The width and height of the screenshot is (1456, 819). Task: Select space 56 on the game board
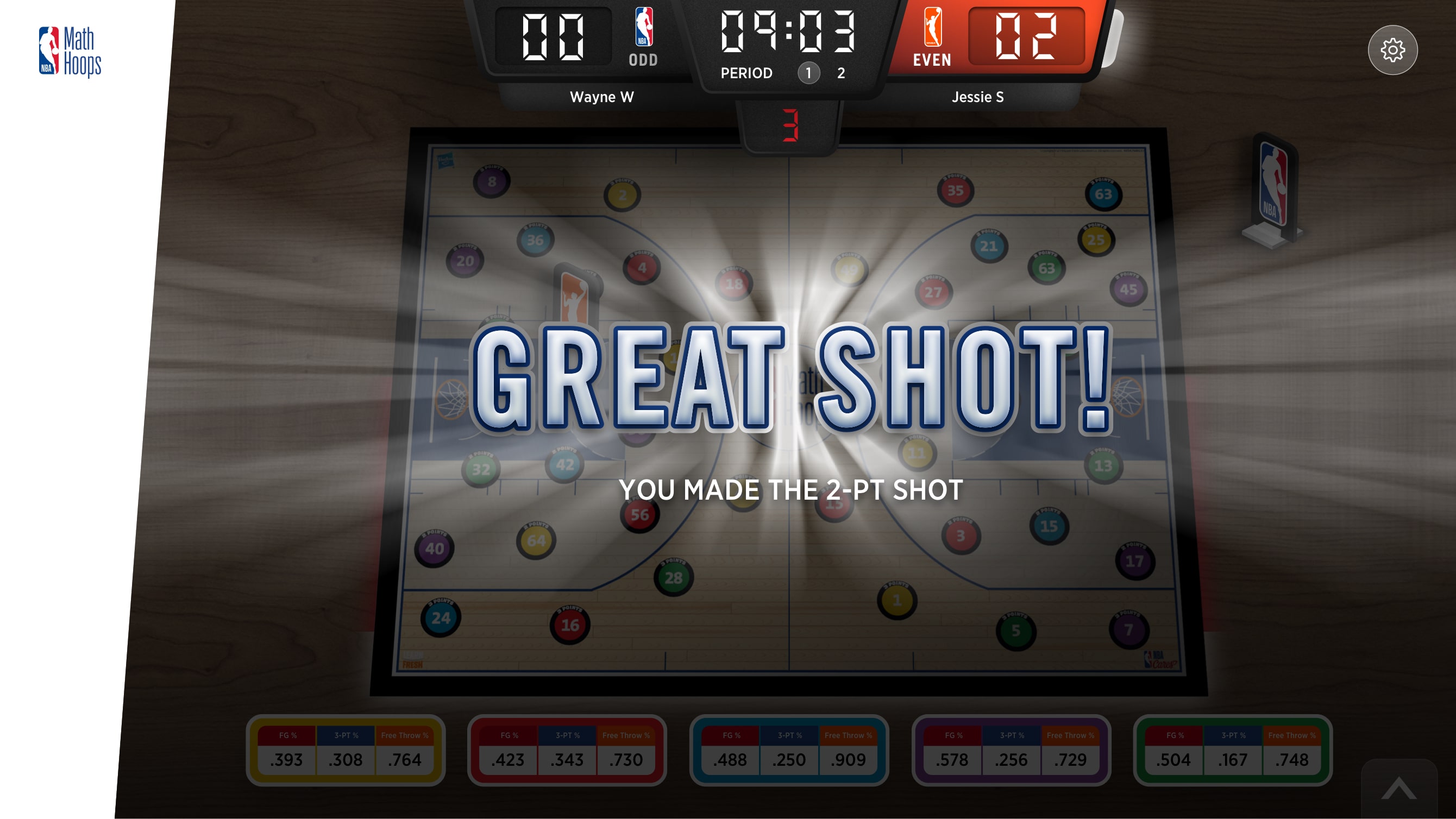click(639, 515)
